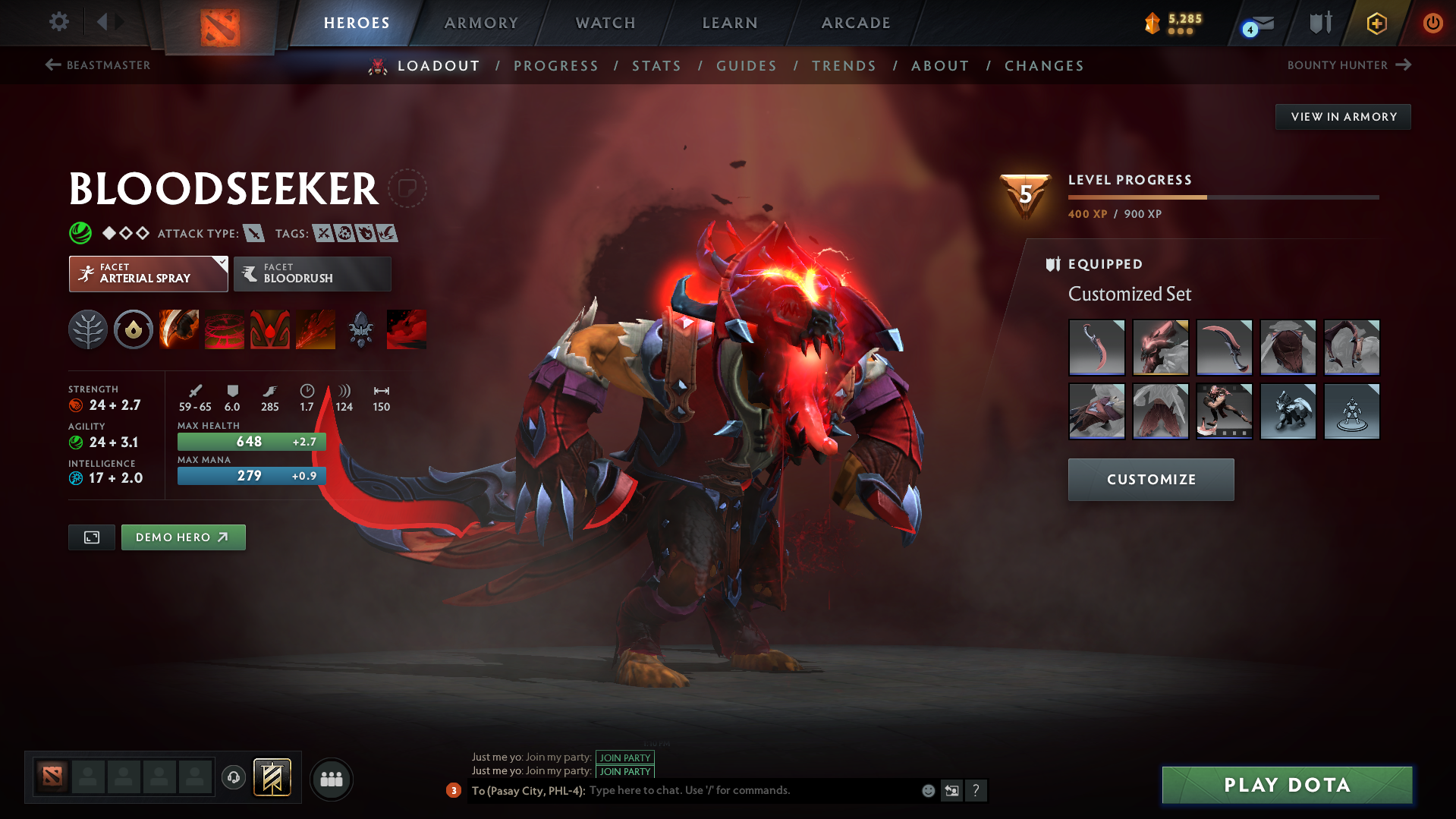Open Dota Plus subscription icon

1376,24
